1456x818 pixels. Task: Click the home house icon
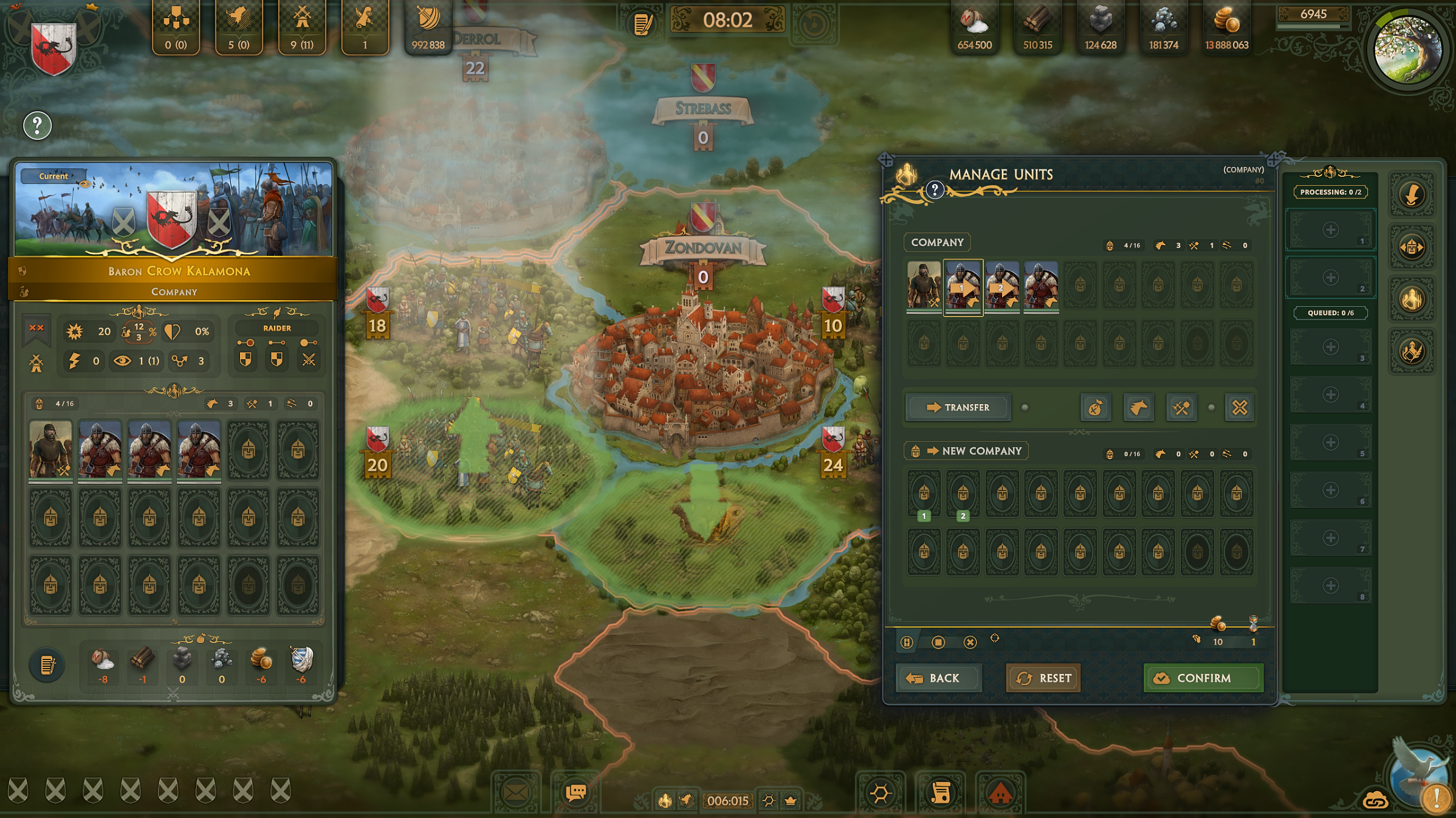(x=1000, y=793)
